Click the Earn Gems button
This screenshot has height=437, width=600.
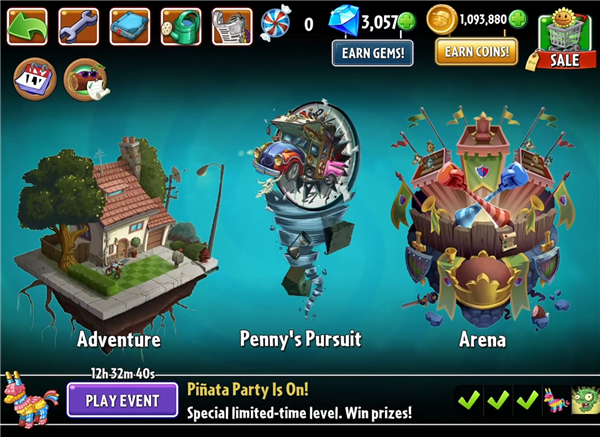(x=373, y=53)
